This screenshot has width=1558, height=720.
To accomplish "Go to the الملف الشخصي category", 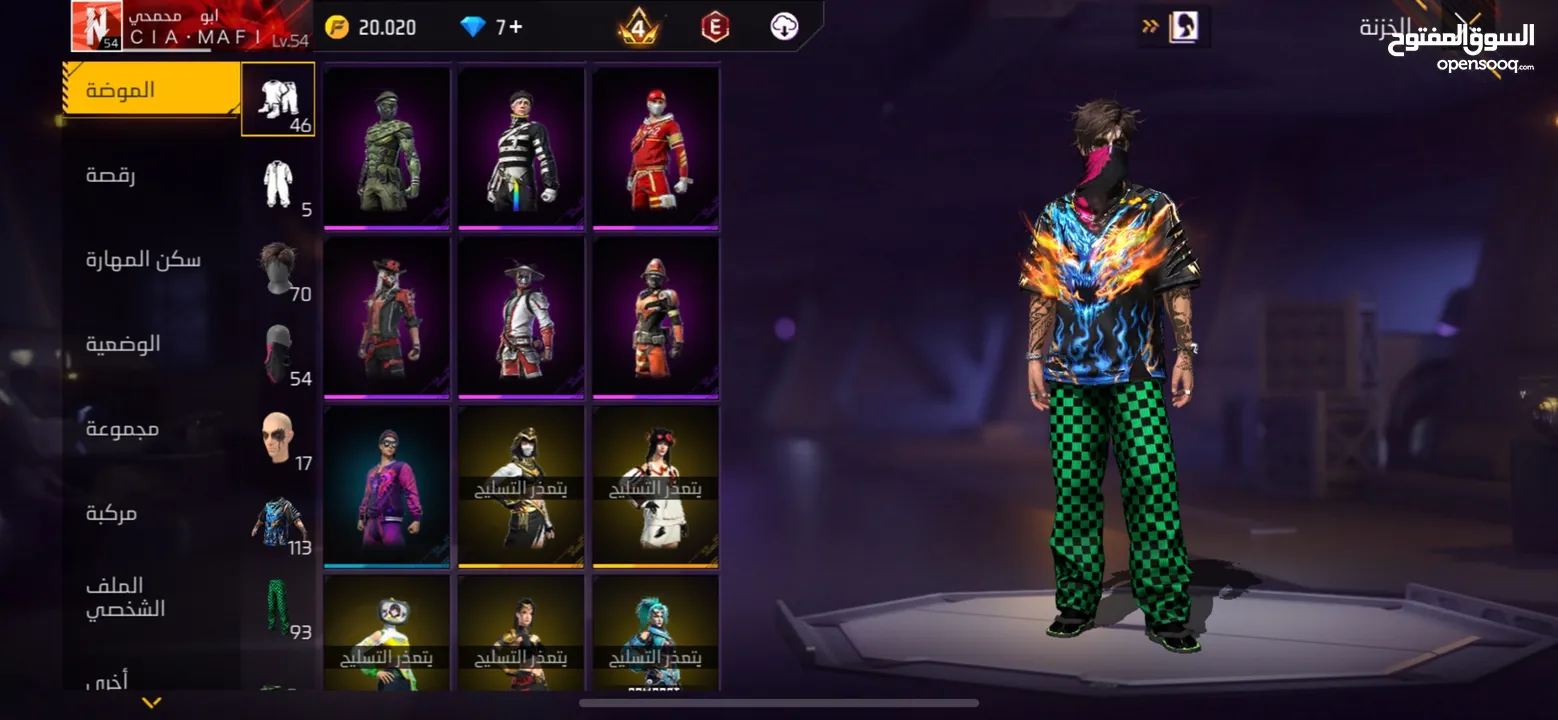I will (x=126, y=597).
